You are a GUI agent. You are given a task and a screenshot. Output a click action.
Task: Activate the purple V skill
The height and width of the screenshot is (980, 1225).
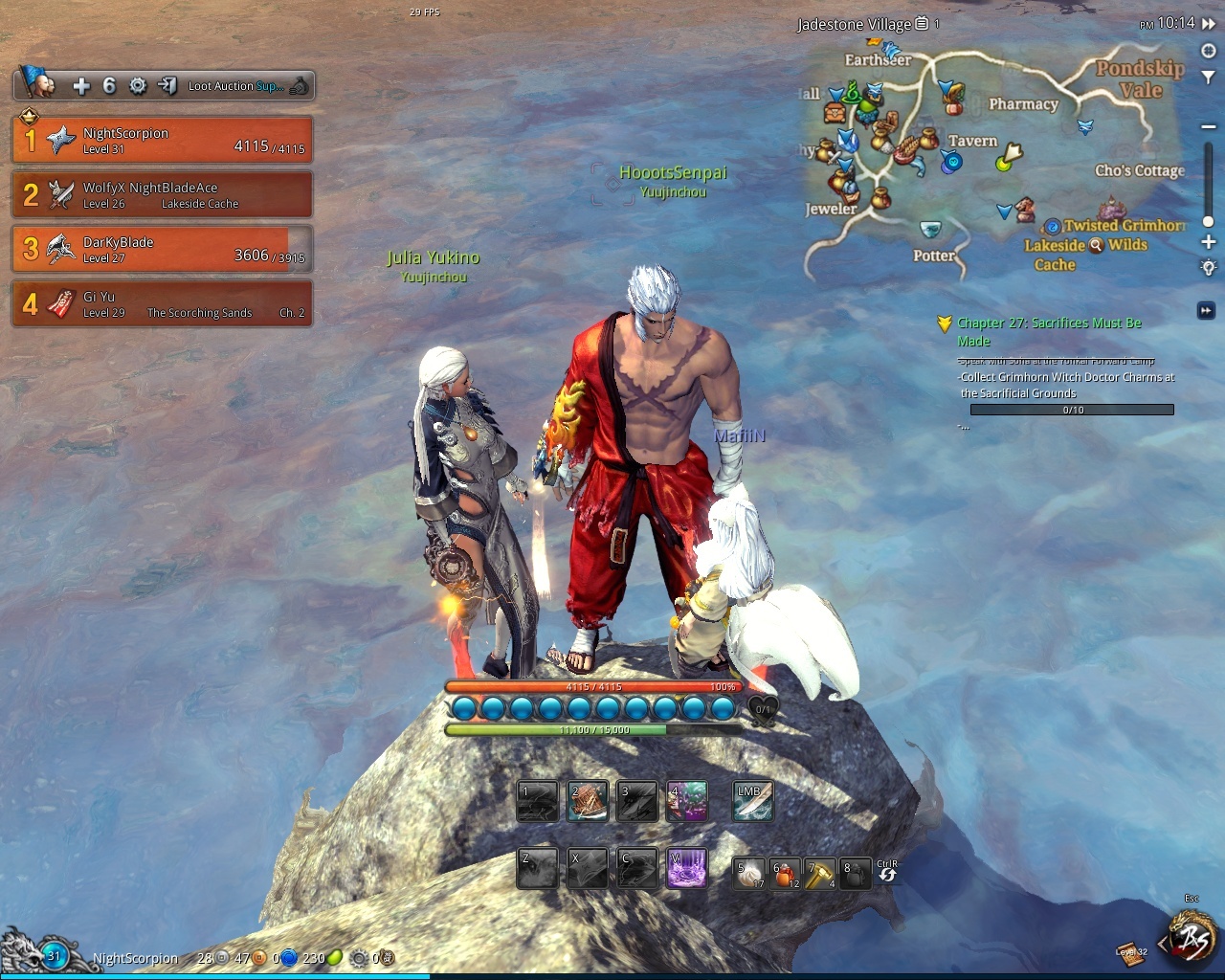[x=687, y=868]
